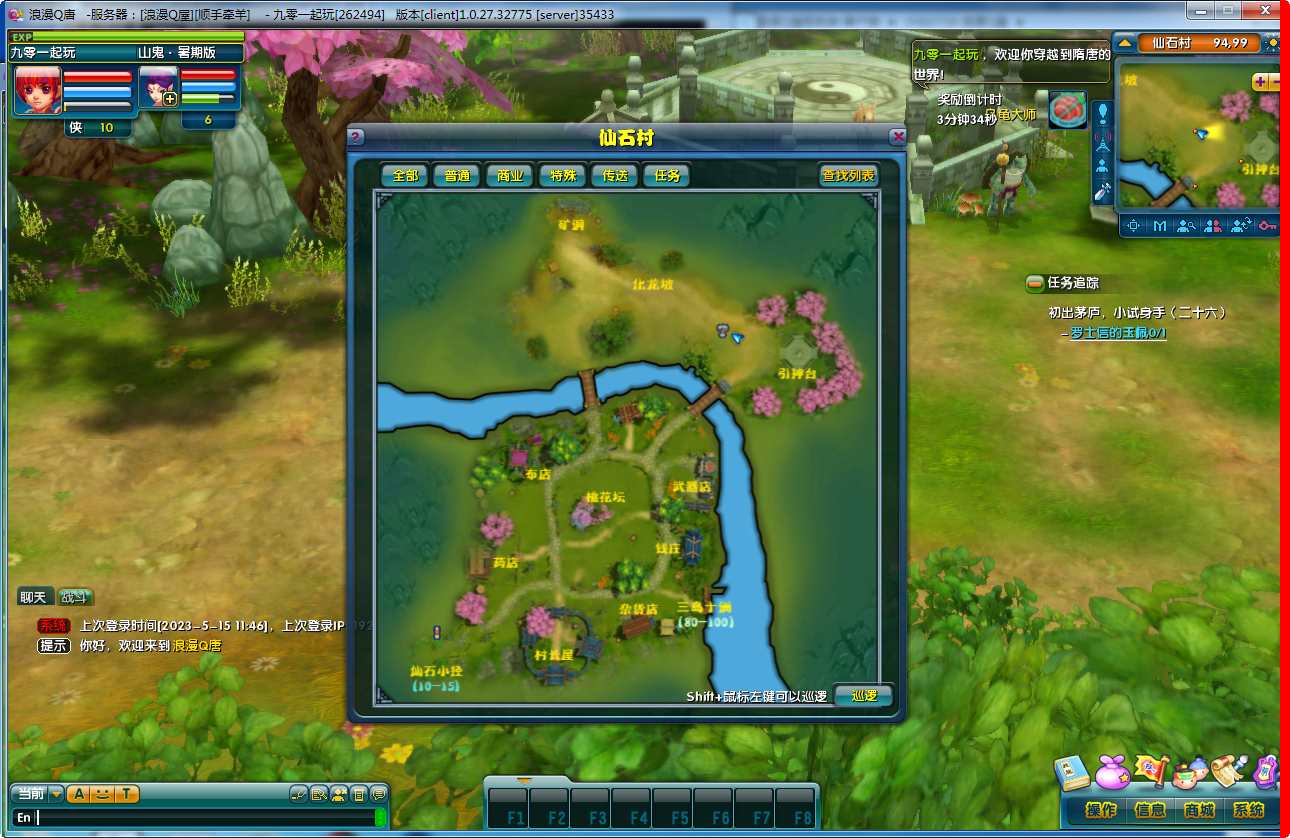
Task: Show the 传送 teleport markers tab
Action: point(614,175)
